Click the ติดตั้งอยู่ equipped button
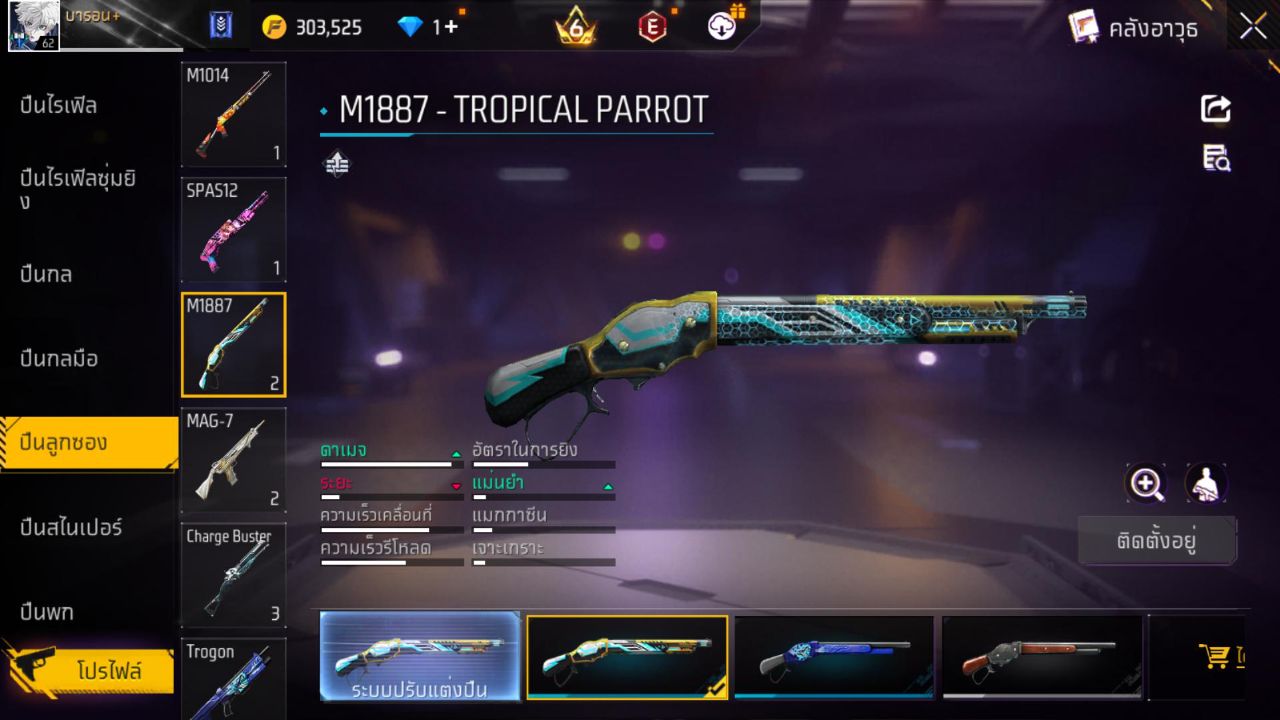 1157,541
